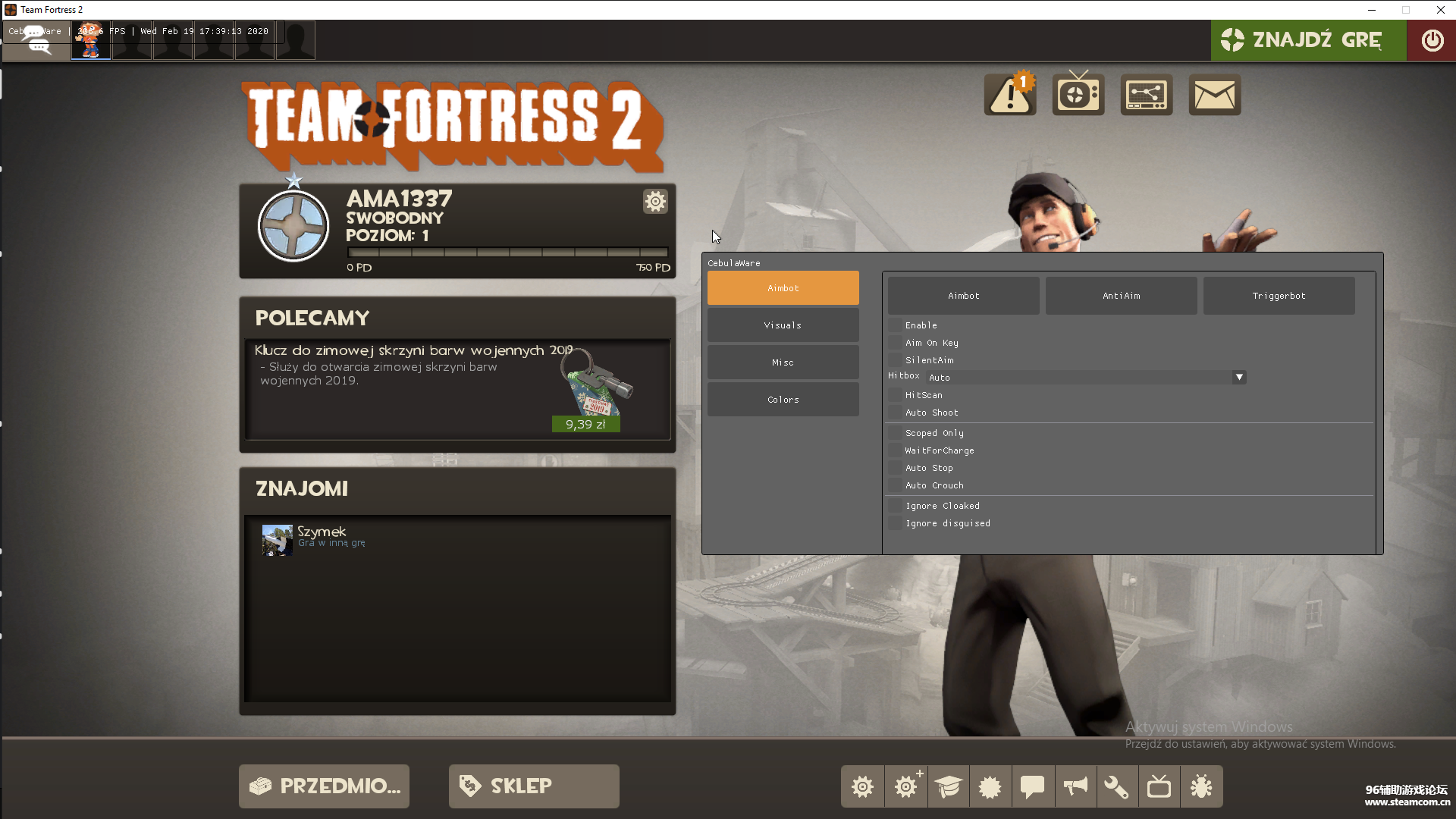Viewport: 1456px width, 819px height.
Task: Open the alert notifications triangle icon
Action: (1009, 94)
